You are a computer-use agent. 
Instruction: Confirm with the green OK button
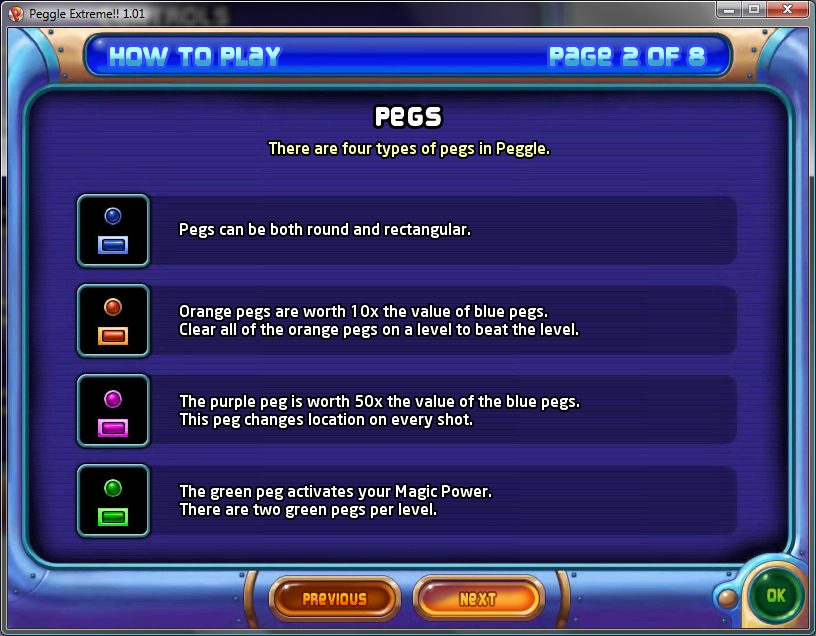pos(777,595)
